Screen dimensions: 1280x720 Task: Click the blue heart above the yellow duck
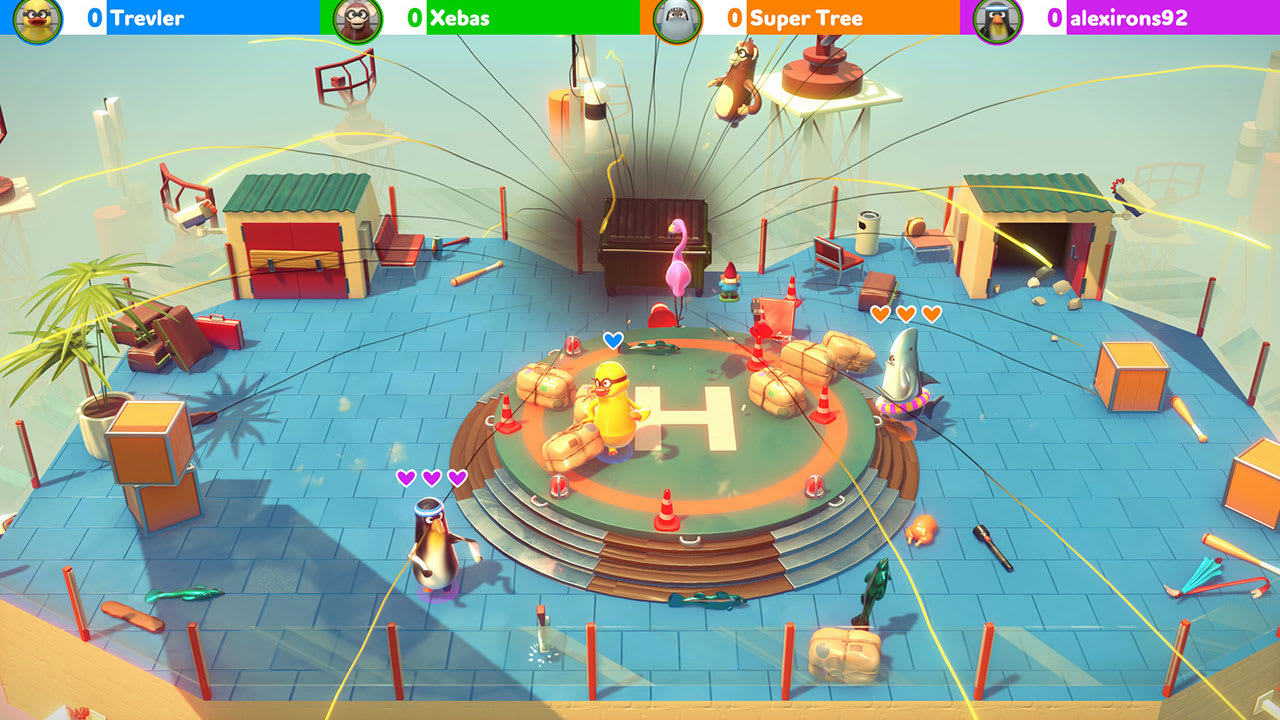(x=611, y=340)
